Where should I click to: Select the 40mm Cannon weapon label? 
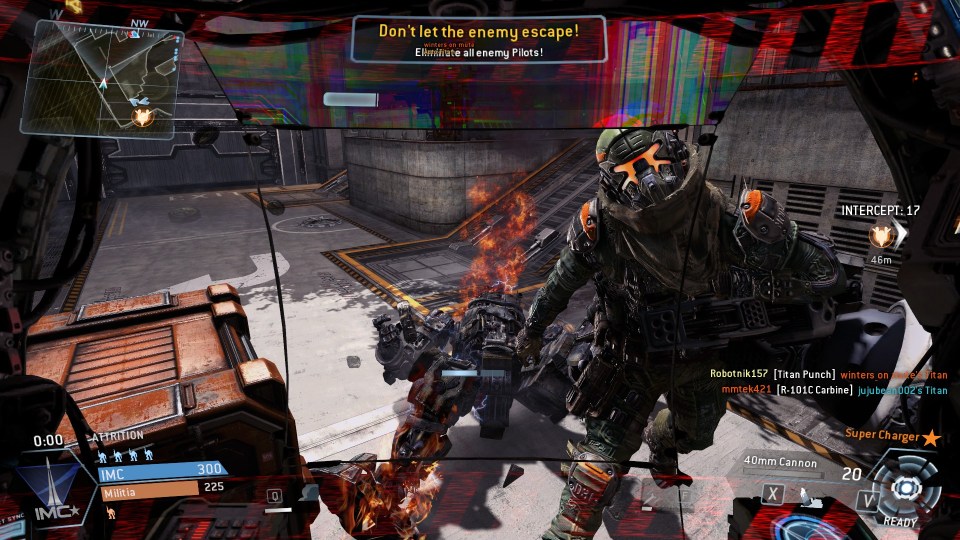click(x=780, y=463)
